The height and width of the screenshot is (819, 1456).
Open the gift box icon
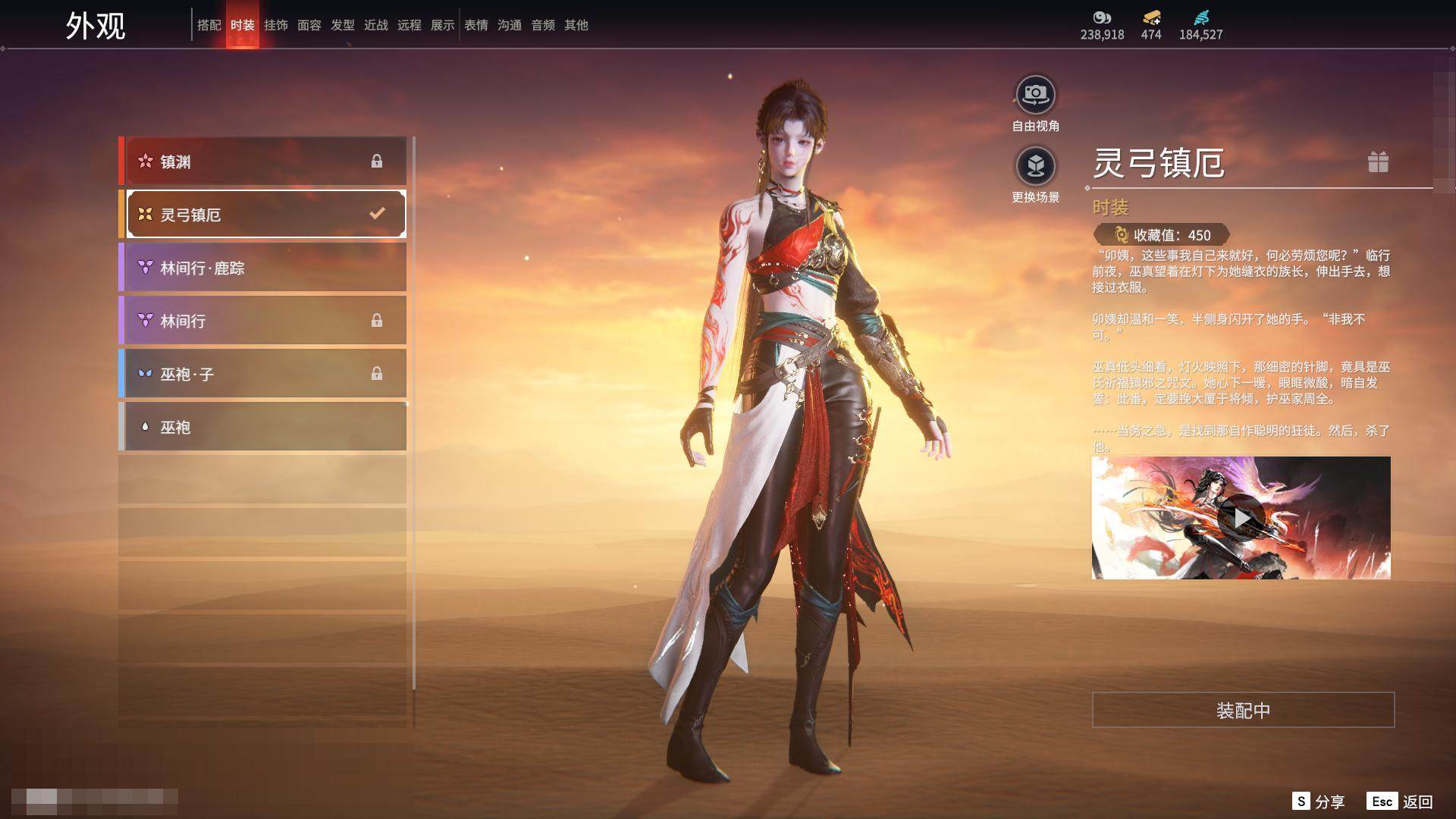coord(1378,162)
